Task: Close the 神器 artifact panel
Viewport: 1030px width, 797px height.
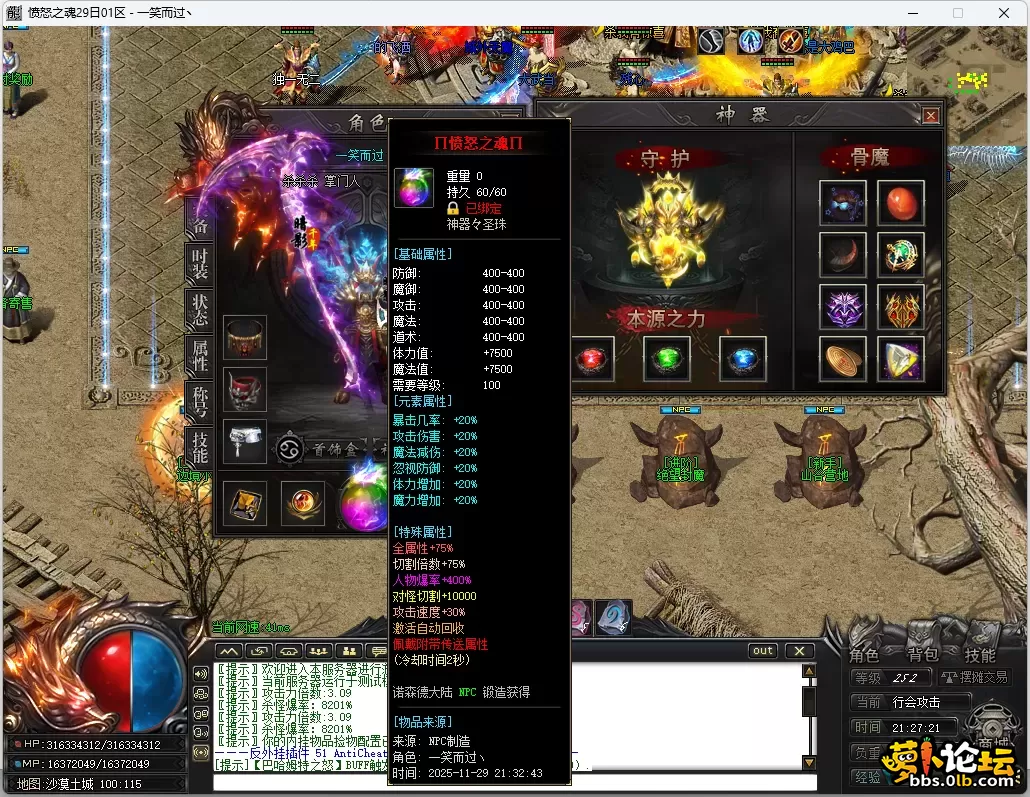Action: pyautogui.click(x=931, y=116)
